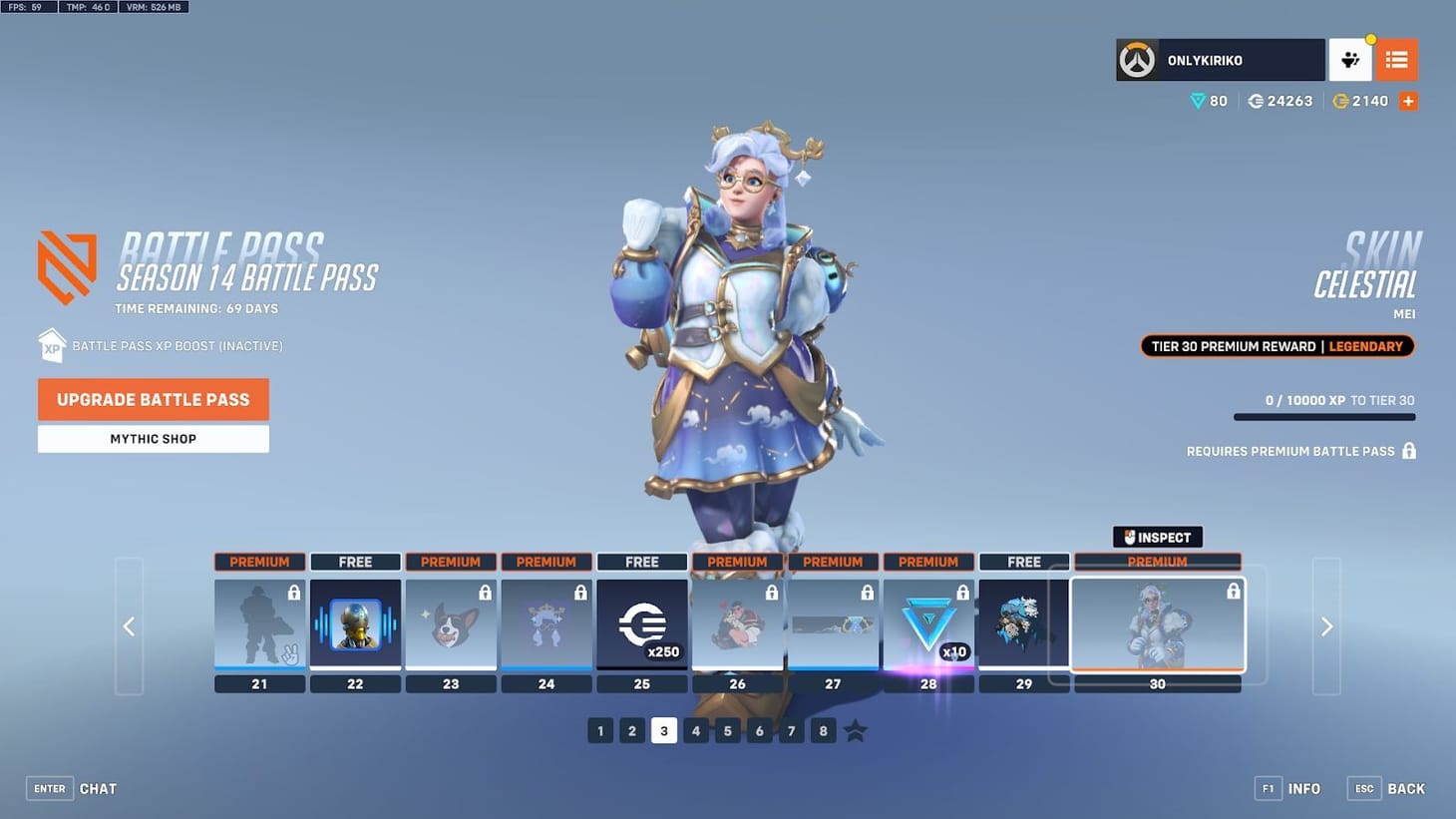Select page 1 of battle pass tiers
This screenshot has width=1456, height=819.
(x=600, y=730)
